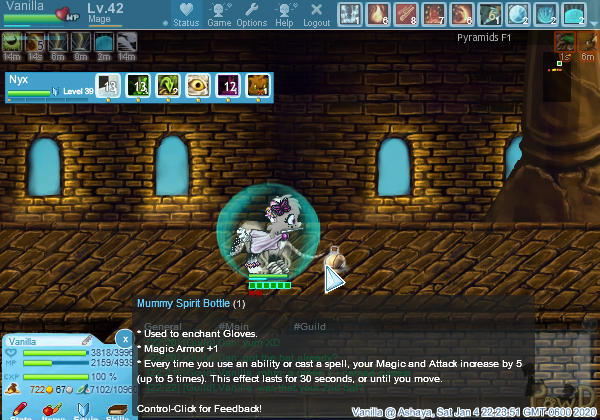The width and height of the screenshot is (600, 420).
Task: Open the Equip armor icon
Action: point(84,410)
